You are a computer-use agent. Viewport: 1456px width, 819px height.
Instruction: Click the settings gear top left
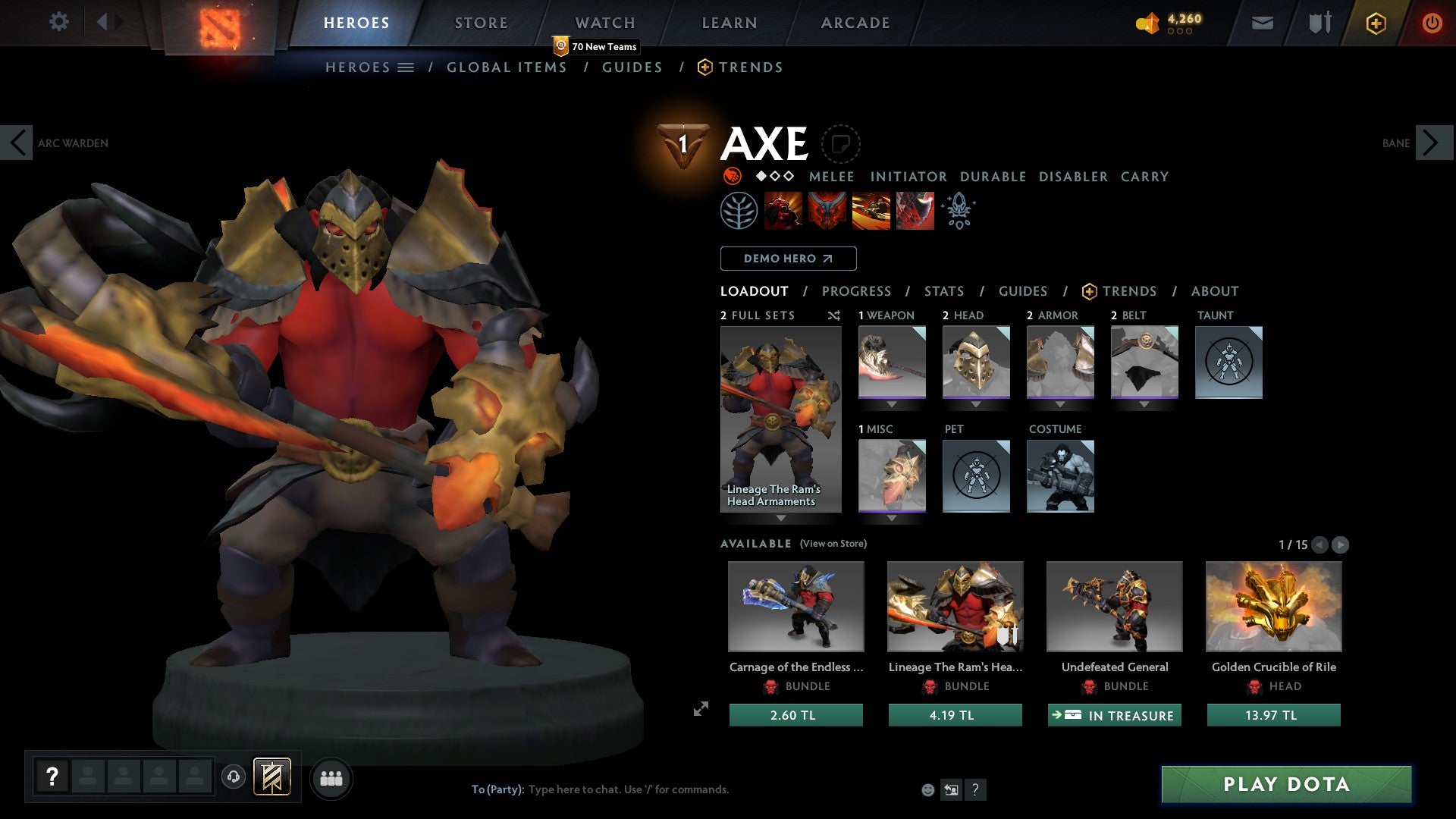tap(58, 22)
